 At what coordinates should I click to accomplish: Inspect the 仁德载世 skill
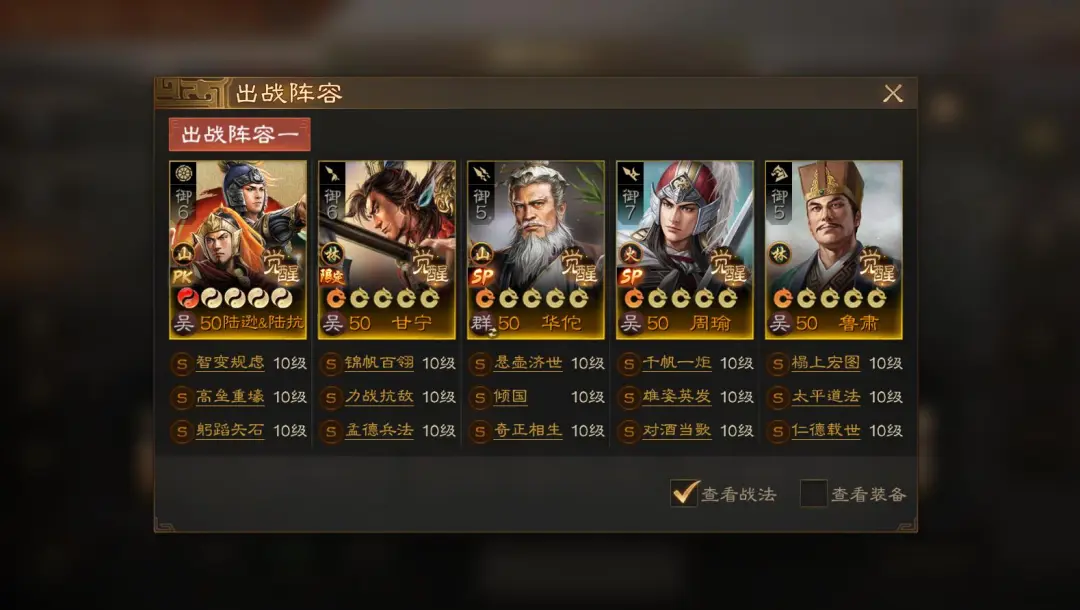[826, 431]
